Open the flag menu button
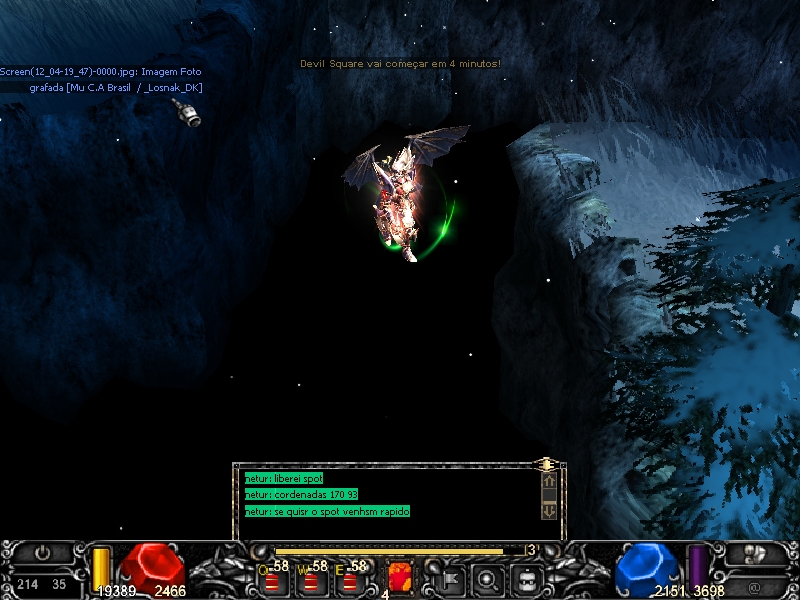This screenshot has width=800, height=600. (x=450, y=578)
